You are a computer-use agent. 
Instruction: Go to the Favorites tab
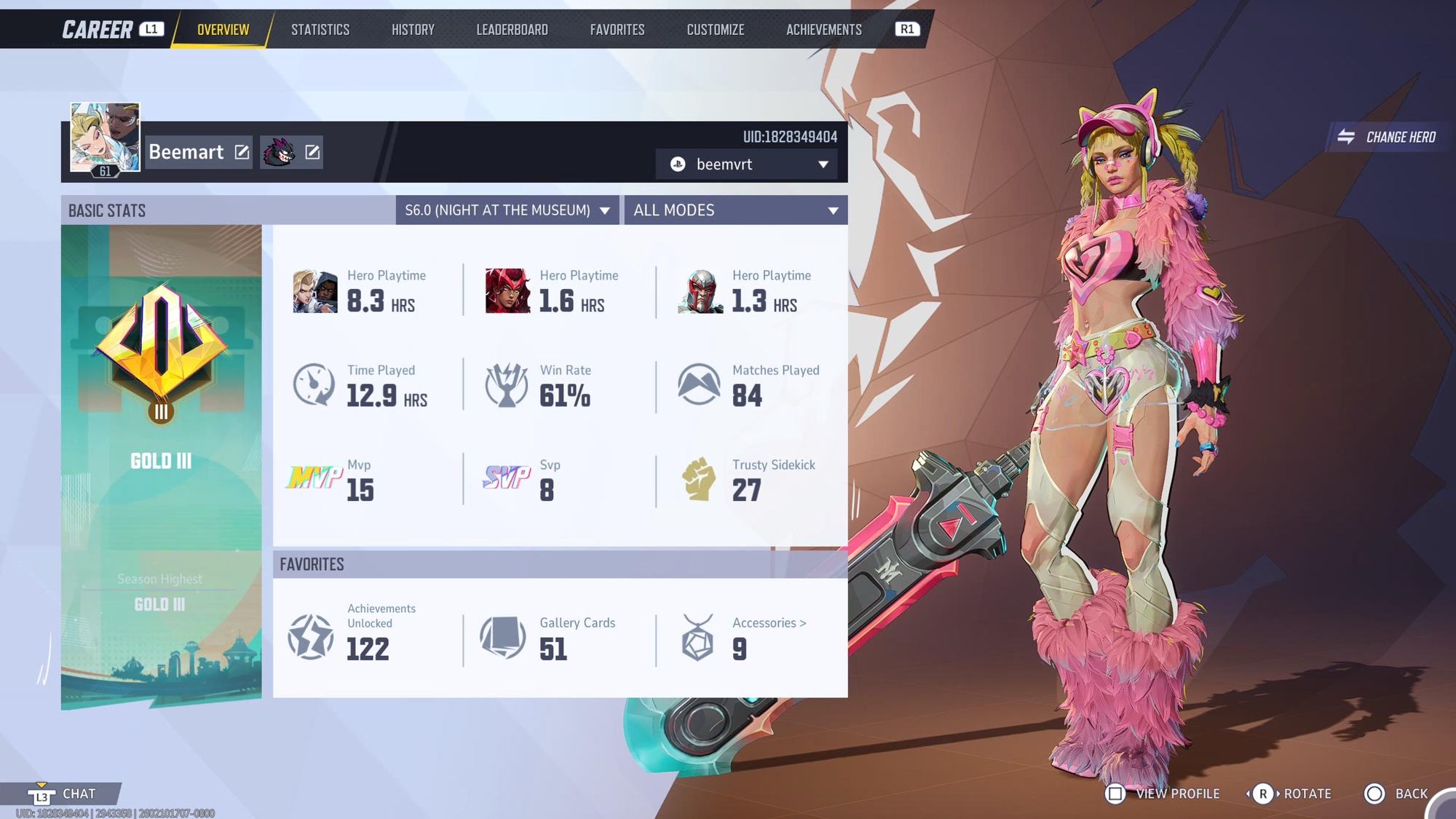pos(617,30)
